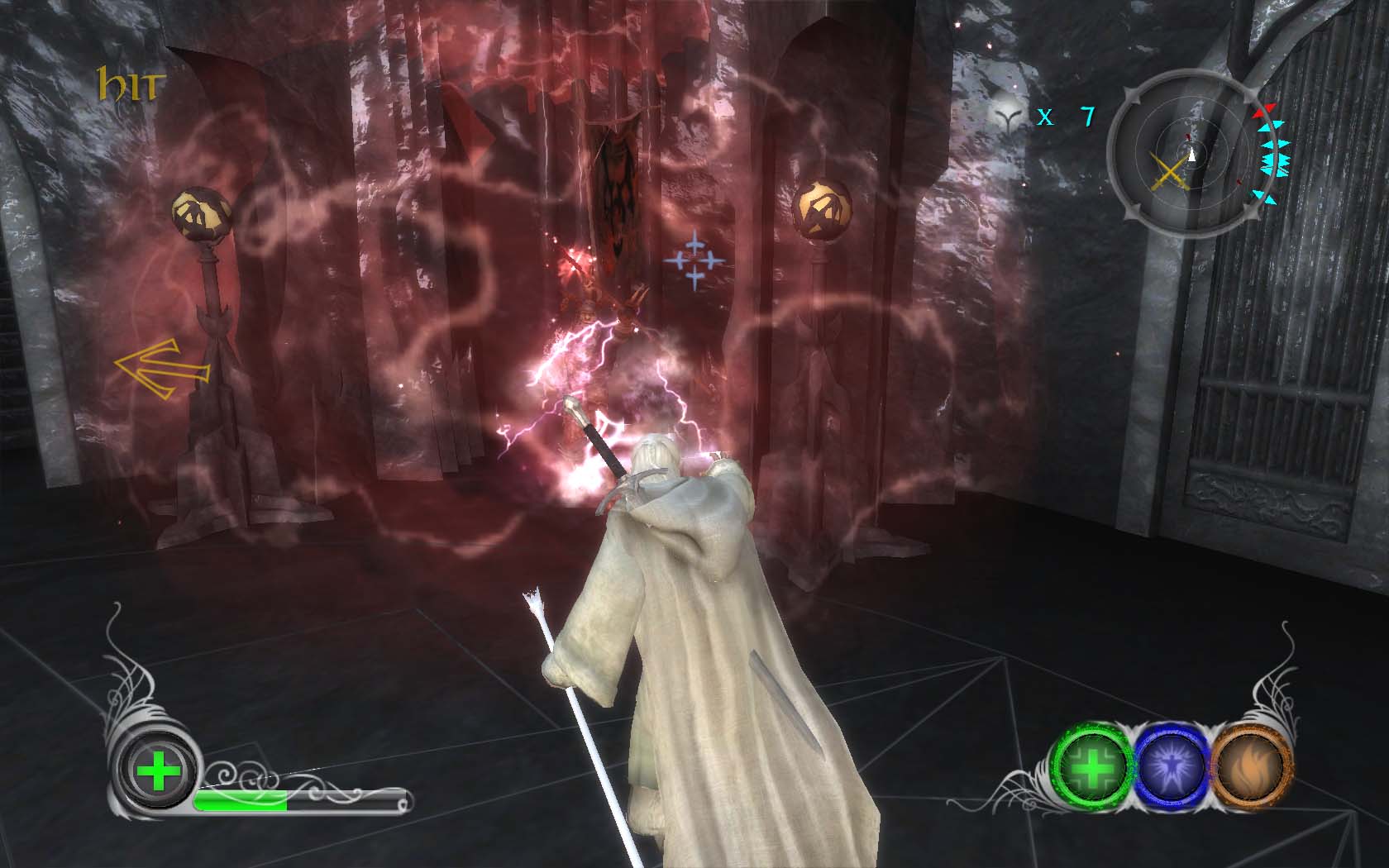The image size is (1389, 868).
Task: Activate the green heal ability icon
Action: point(1093,766)
